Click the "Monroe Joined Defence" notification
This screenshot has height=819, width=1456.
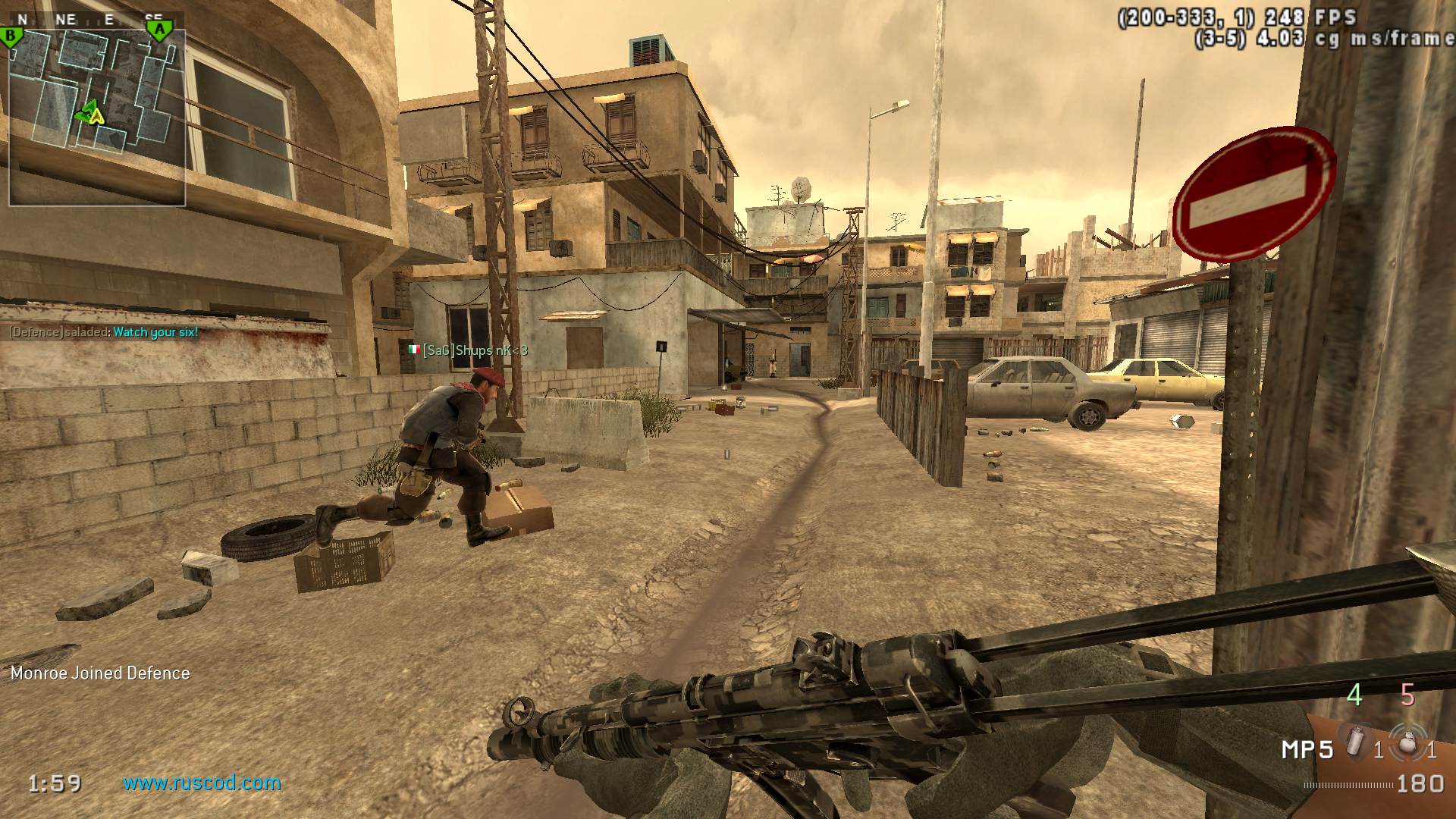[100, 673]
